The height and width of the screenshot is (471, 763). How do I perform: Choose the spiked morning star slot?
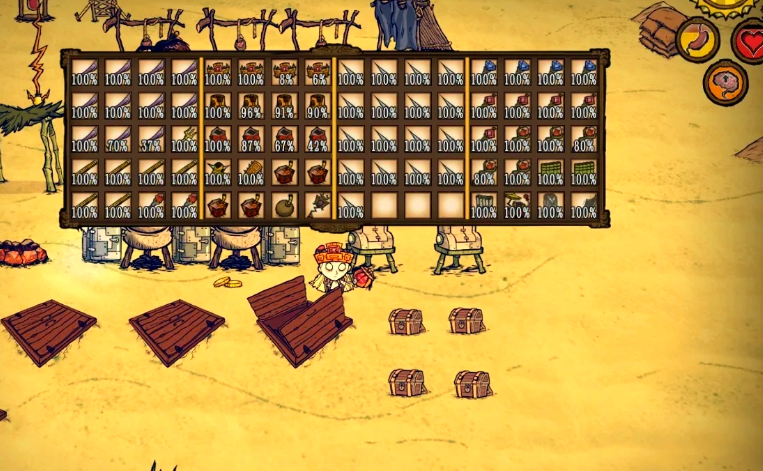coord(319,205)
